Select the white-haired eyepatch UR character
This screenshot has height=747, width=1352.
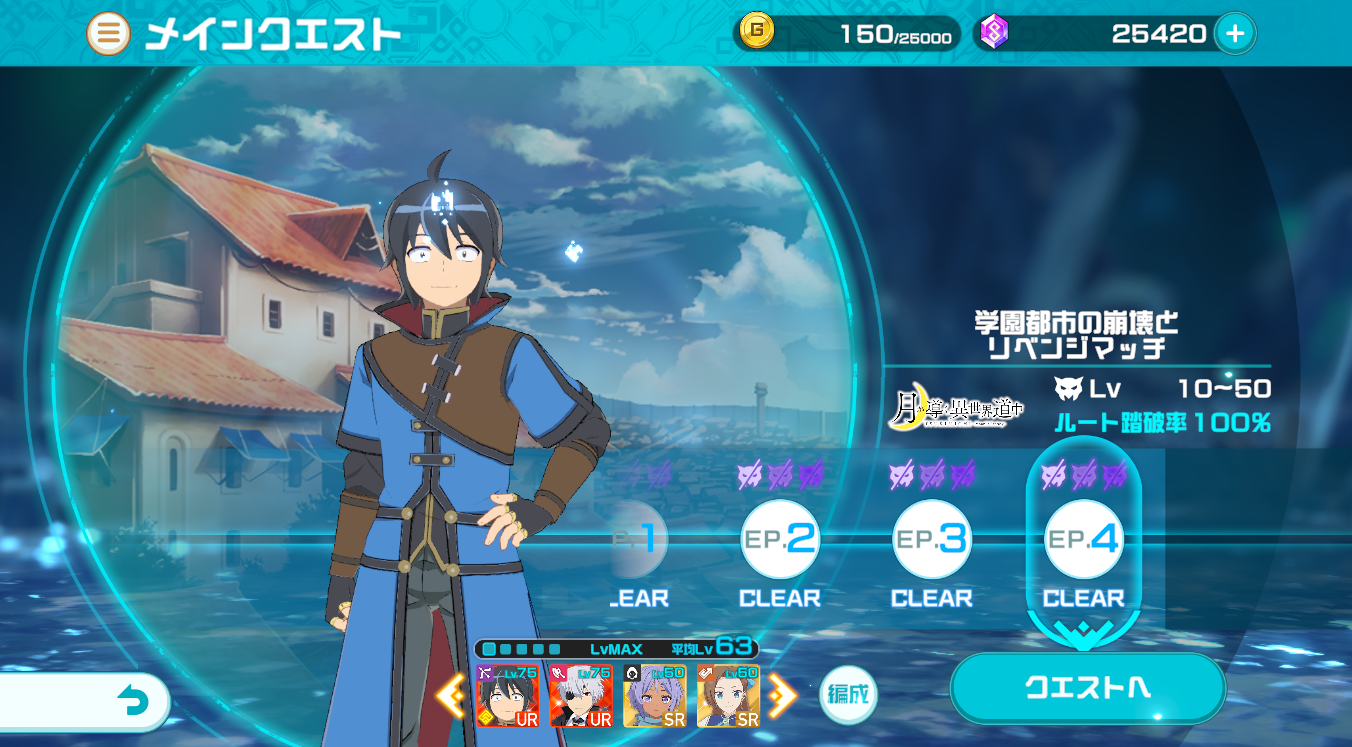pyautogui.click(x=581, y=696)
